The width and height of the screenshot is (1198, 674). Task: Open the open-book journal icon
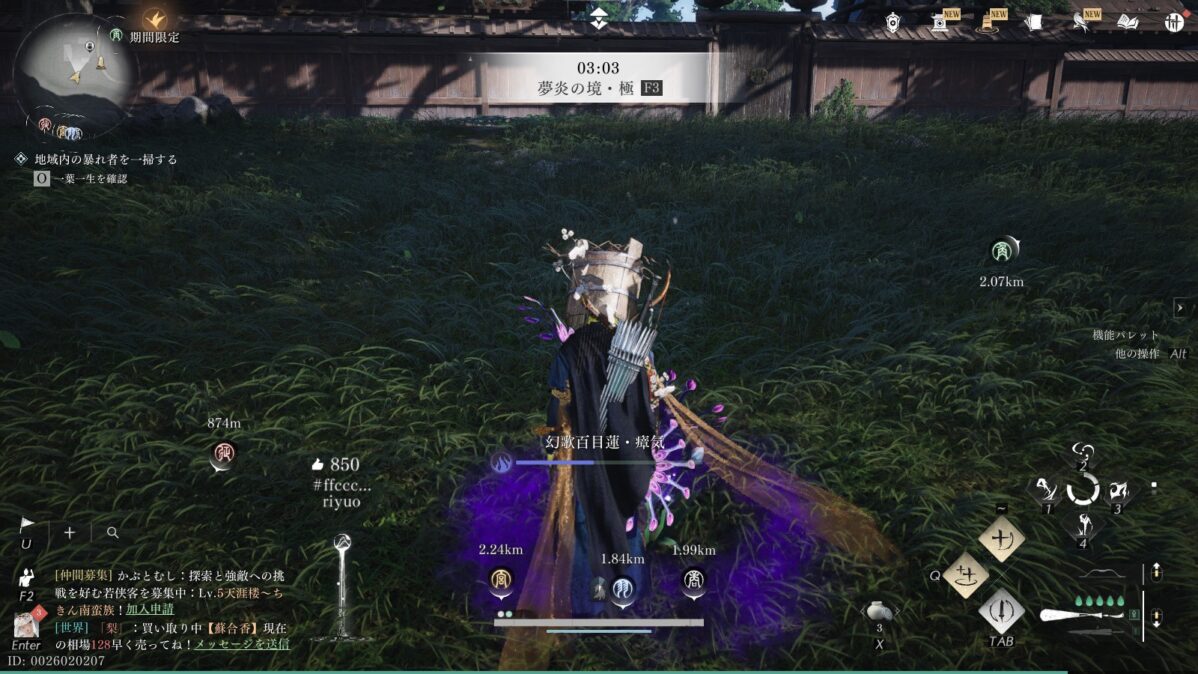coord(1128,22)
